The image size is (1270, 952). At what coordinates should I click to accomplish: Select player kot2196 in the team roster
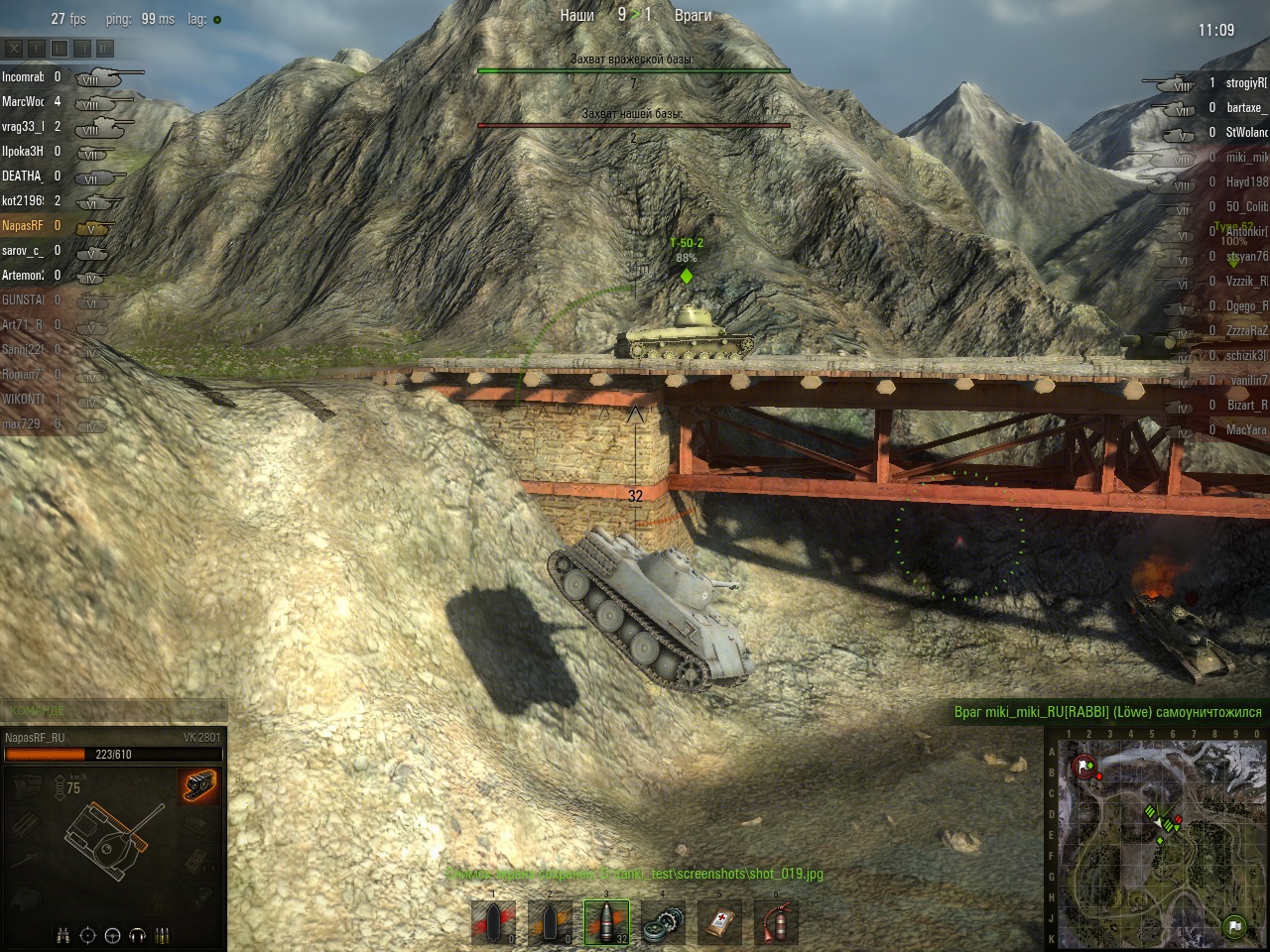(x=24, y=201)
